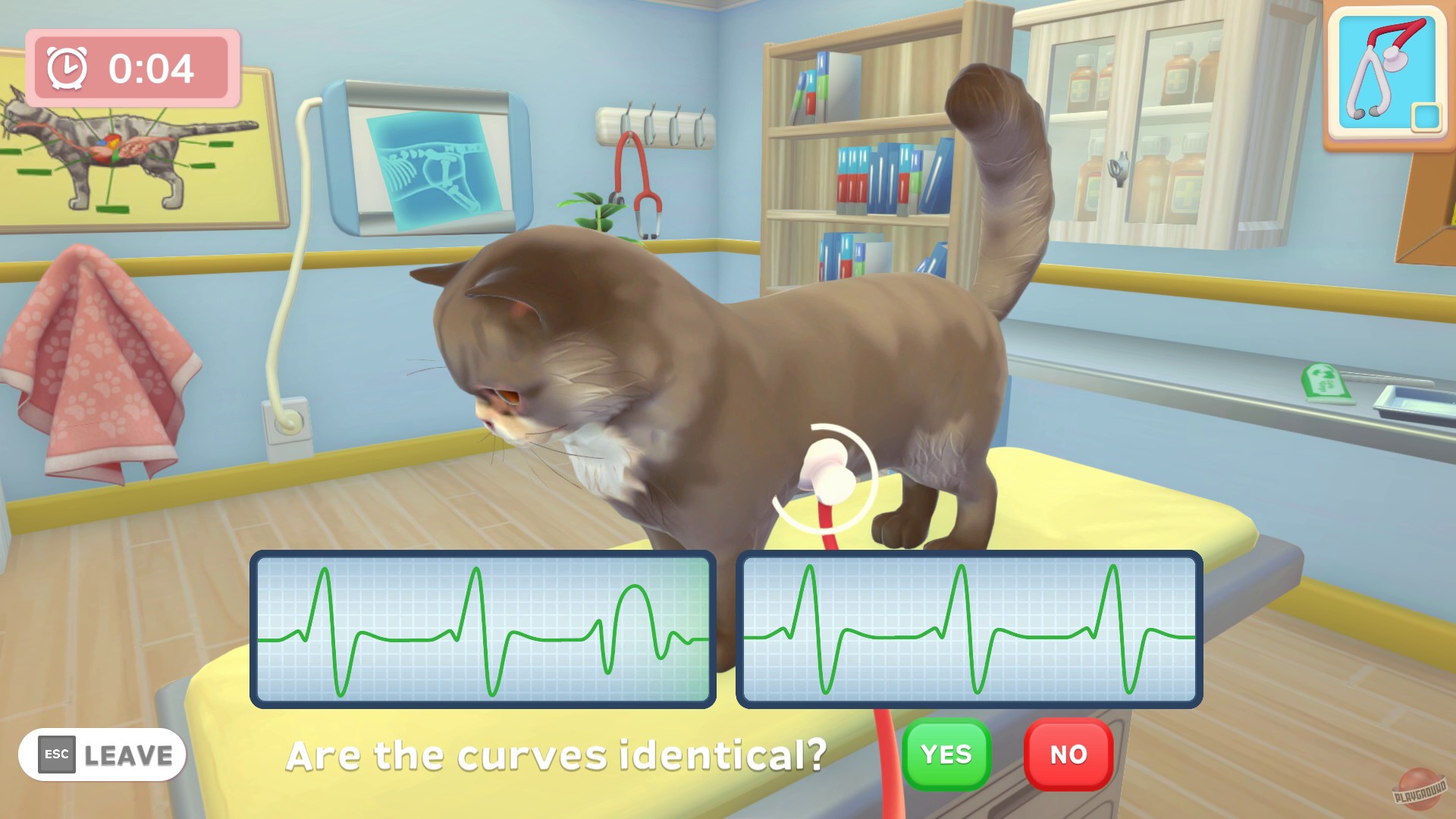Click the question text 'Are the curves identical?'
Viewport: 1456px width, 819px height.
[x=559, y=755]
